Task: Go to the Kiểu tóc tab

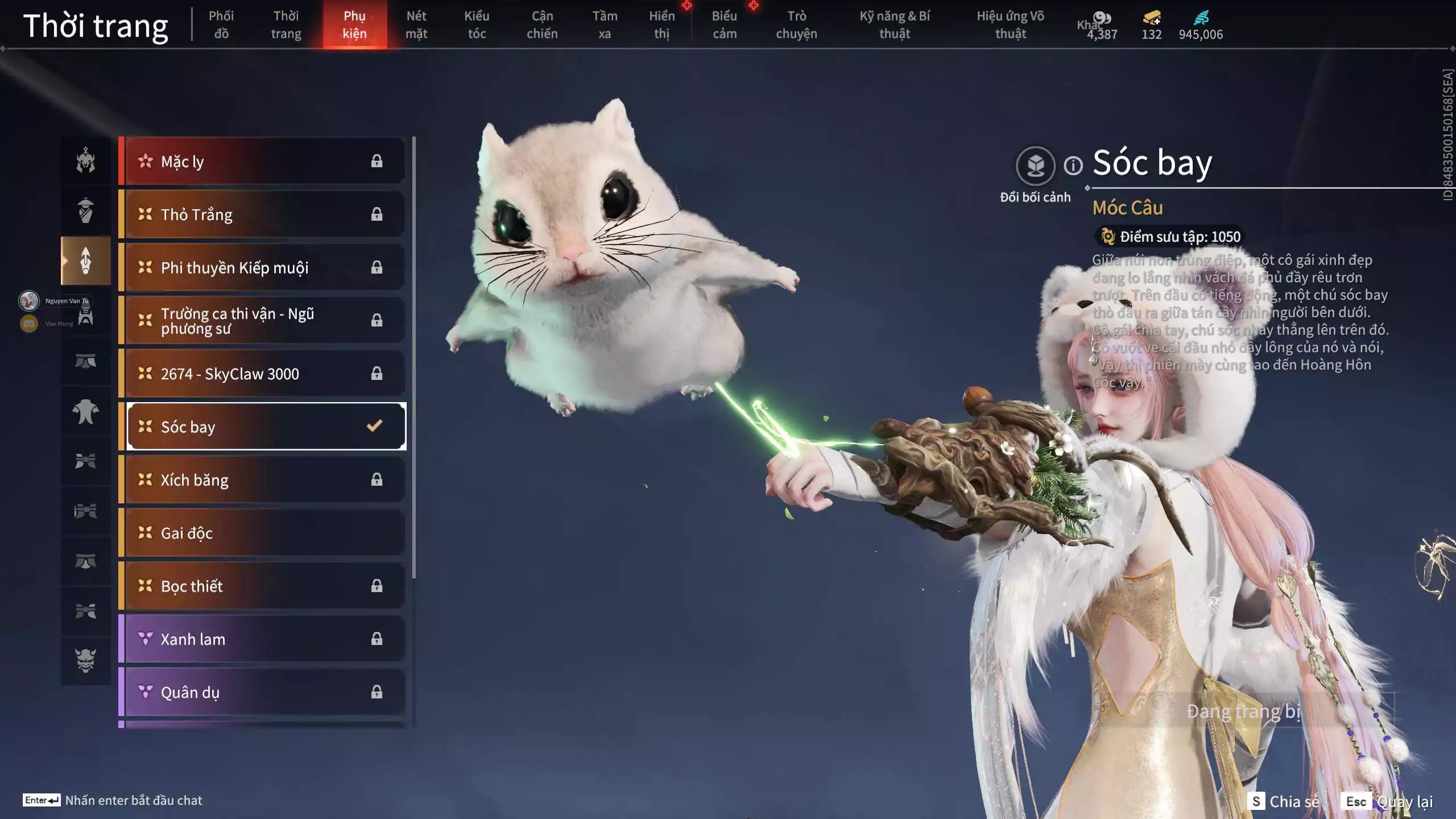Action: (x=477, y=24)
